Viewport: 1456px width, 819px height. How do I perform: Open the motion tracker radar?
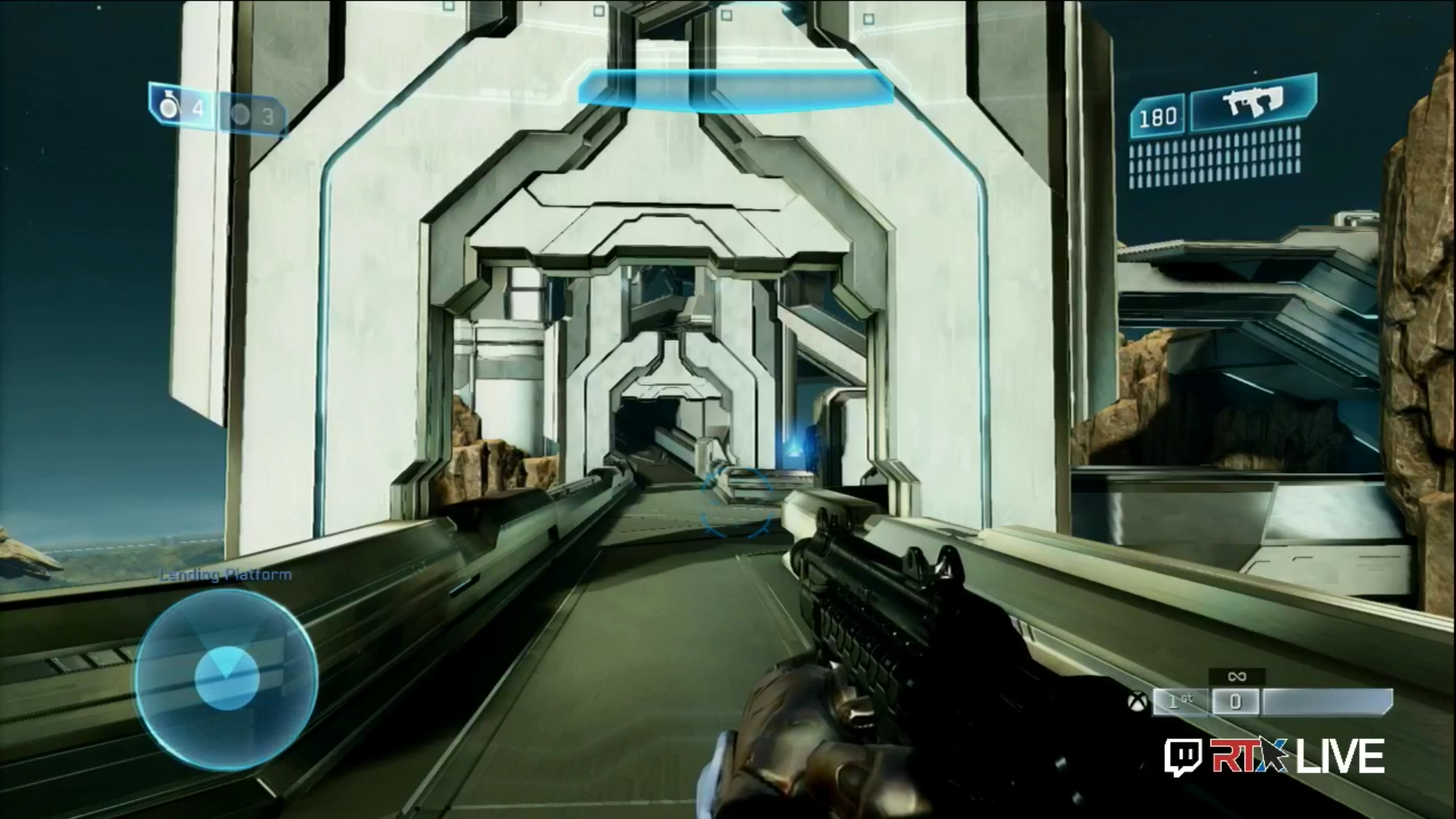[226, 678]
